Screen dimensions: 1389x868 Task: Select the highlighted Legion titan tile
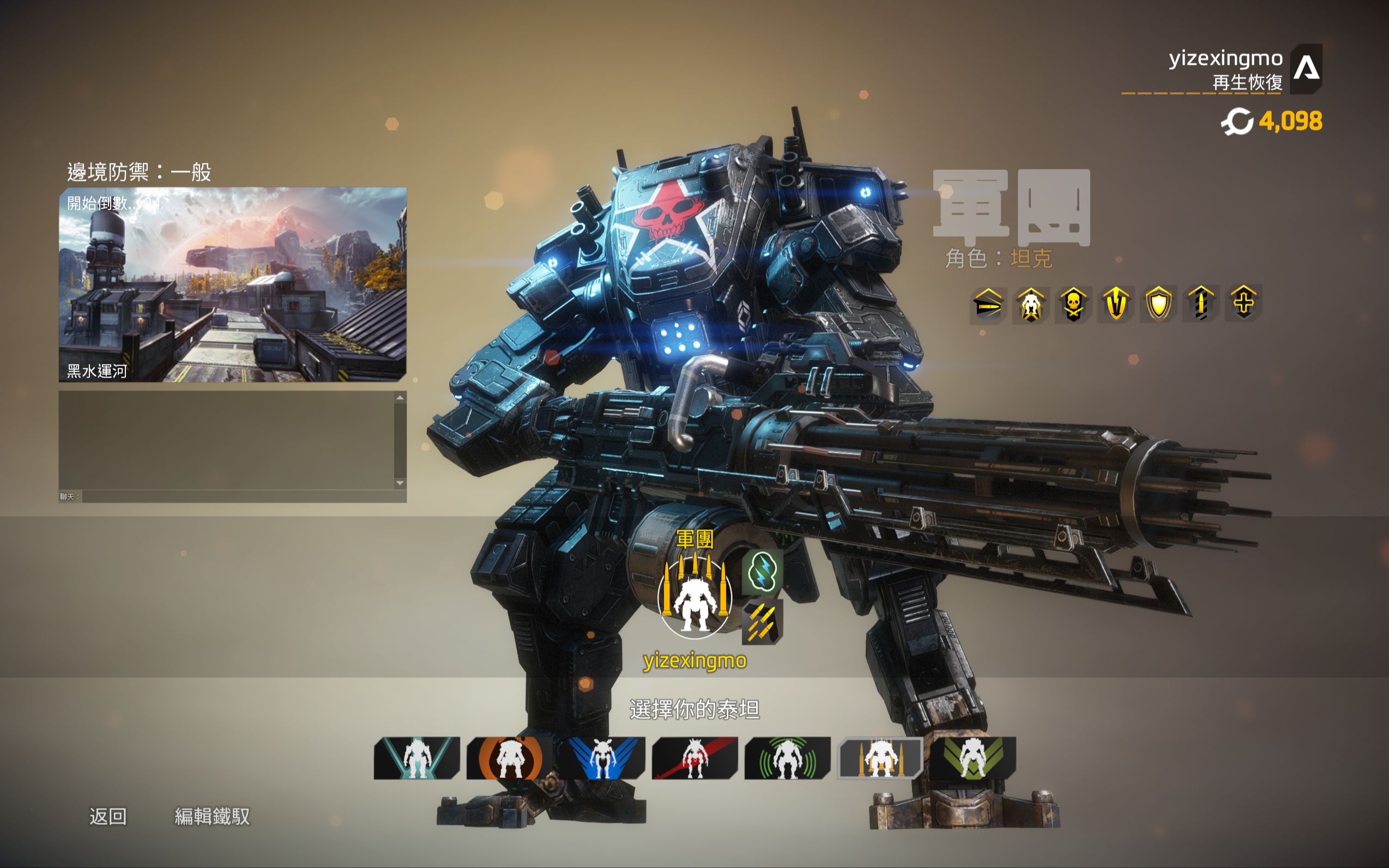click(880, 758)
